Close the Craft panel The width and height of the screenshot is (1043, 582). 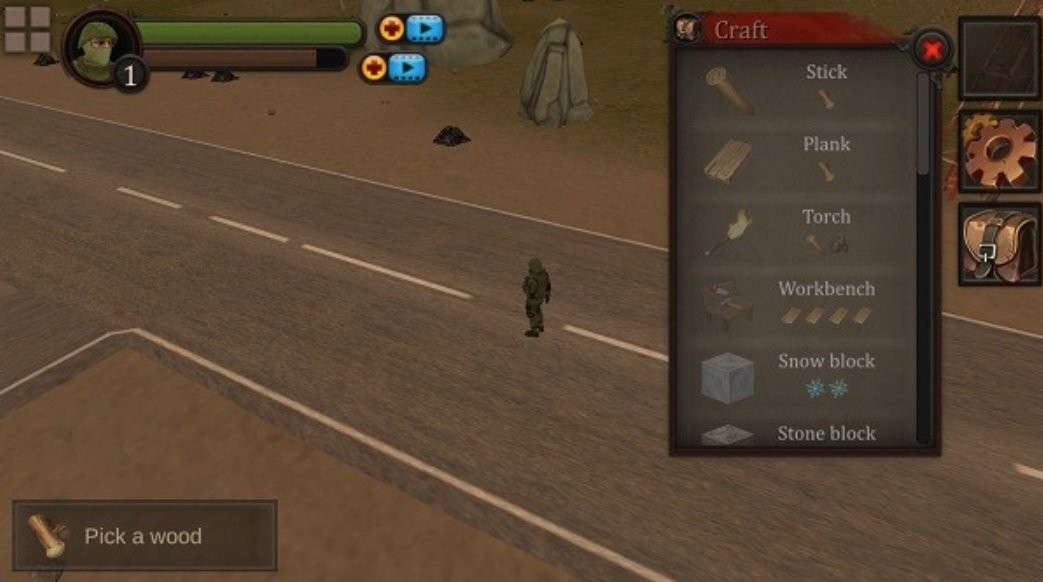[x=931, y=48]
